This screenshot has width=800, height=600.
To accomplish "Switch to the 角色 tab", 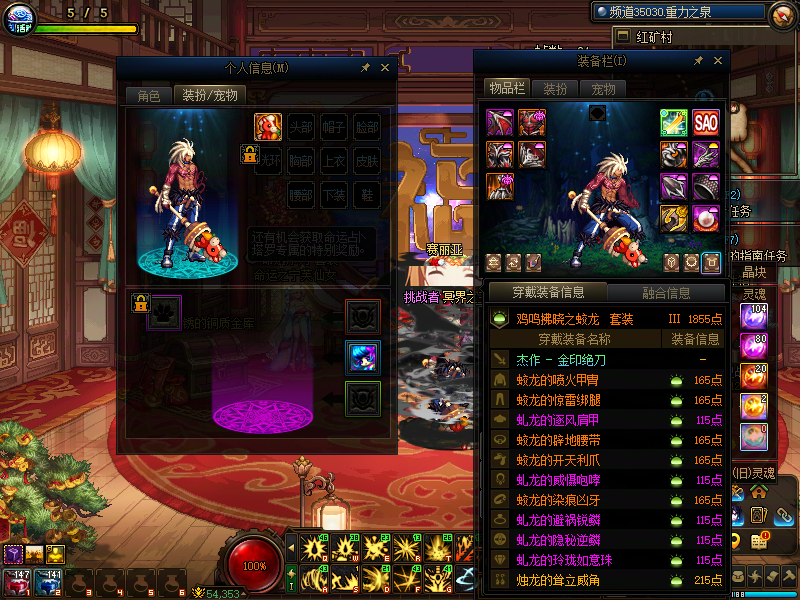I will tap(148, 96).
